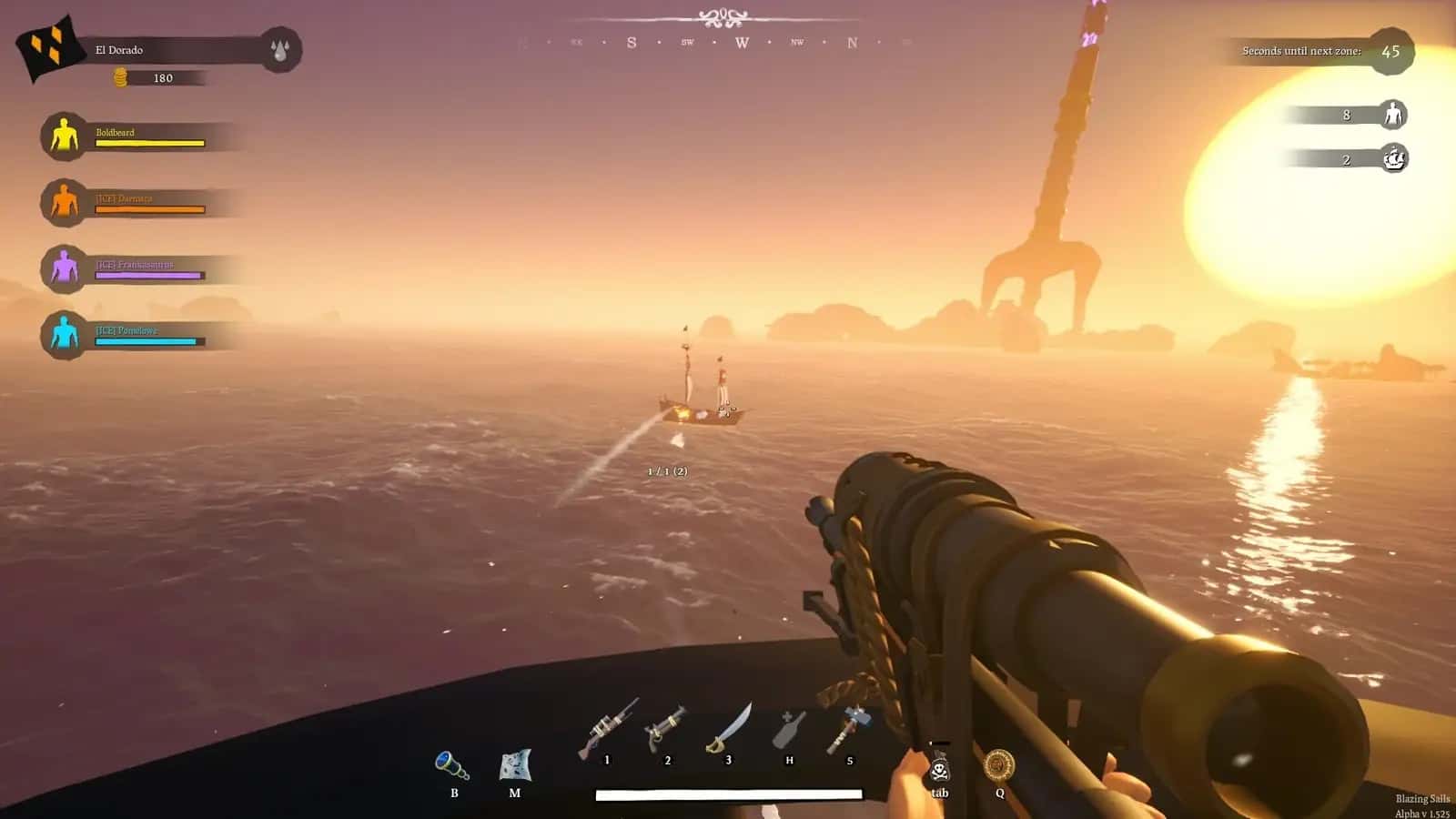Select the water droplets ship status icon
The image size is (1456, 819).
pos(279,50)
